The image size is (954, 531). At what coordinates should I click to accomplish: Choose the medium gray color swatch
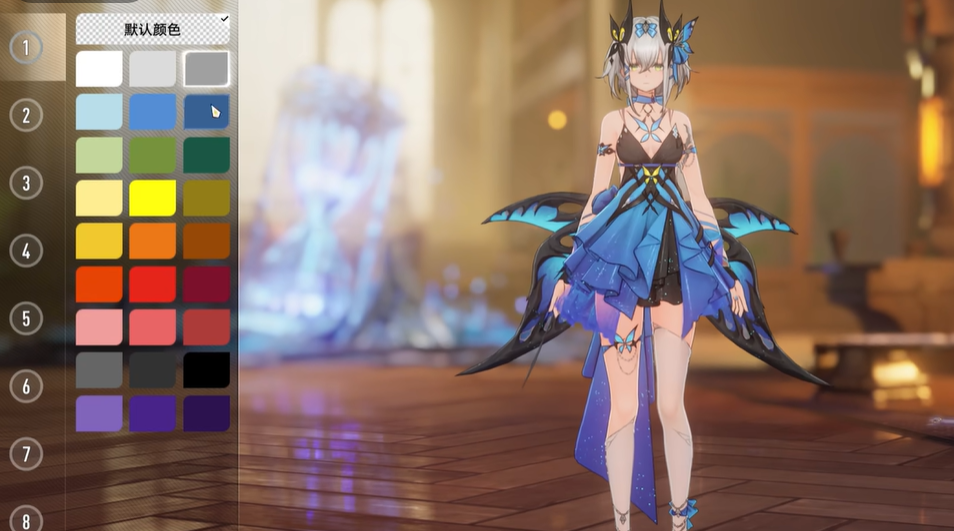pos(206,69)
